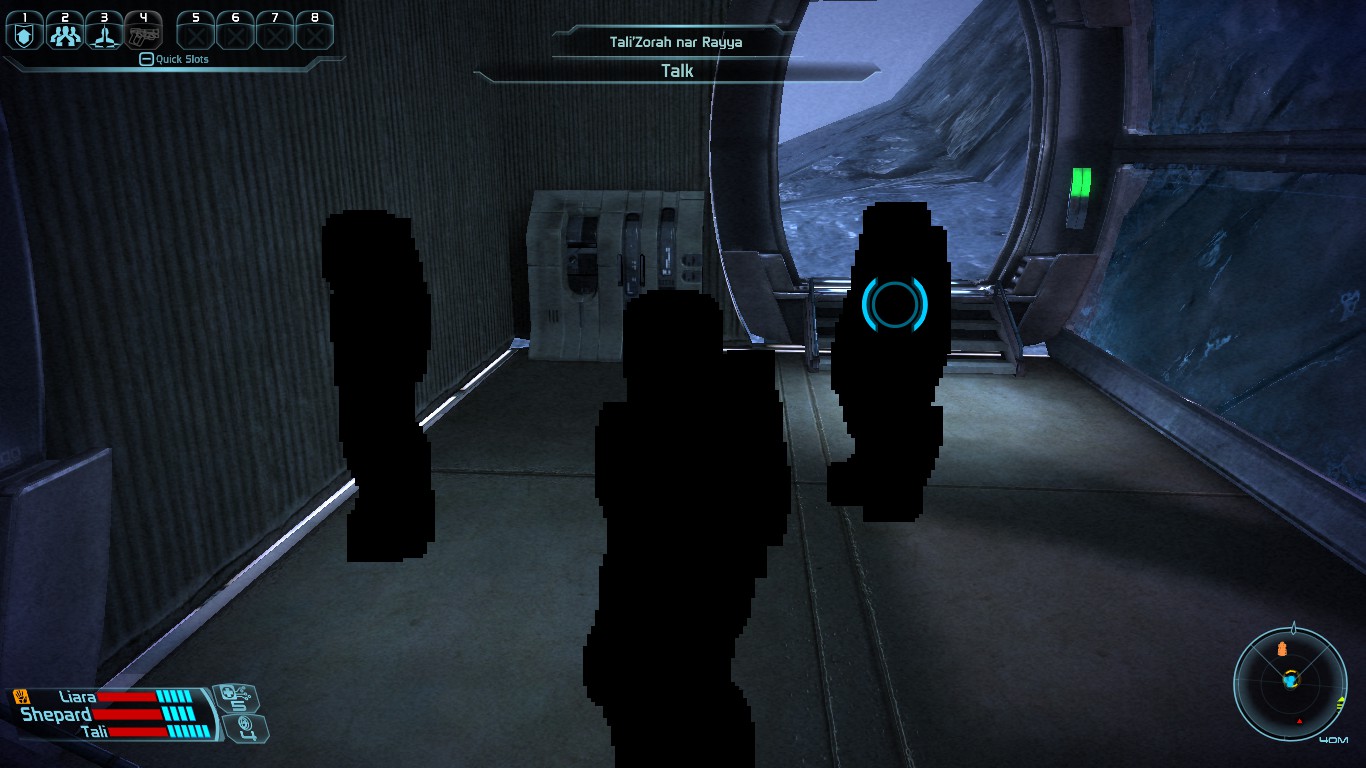Click the red triangle marker on radar

point(1299,720)
